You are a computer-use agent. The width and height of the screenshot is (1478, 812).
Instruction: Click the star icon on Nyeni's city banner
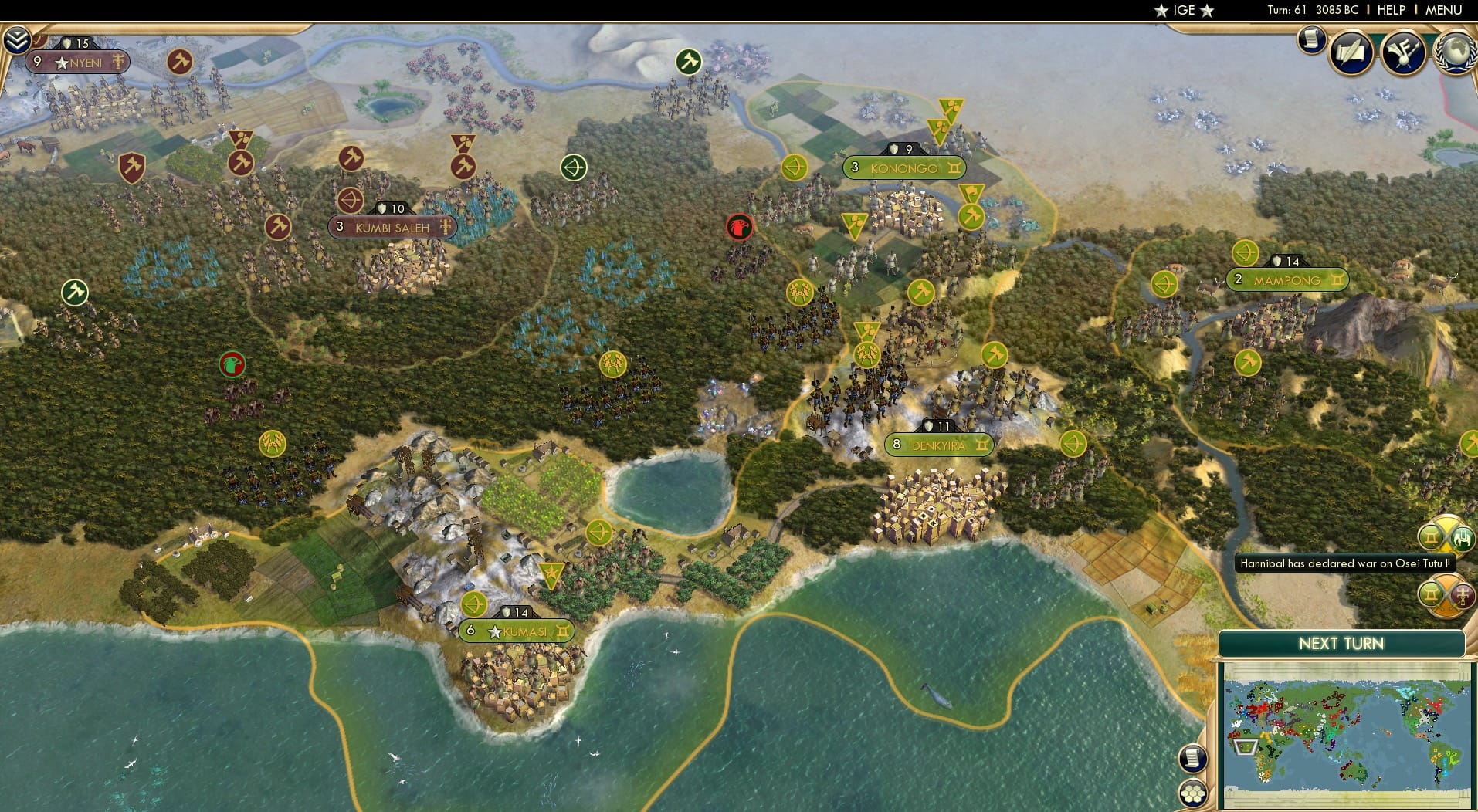(x=60, y=63)
